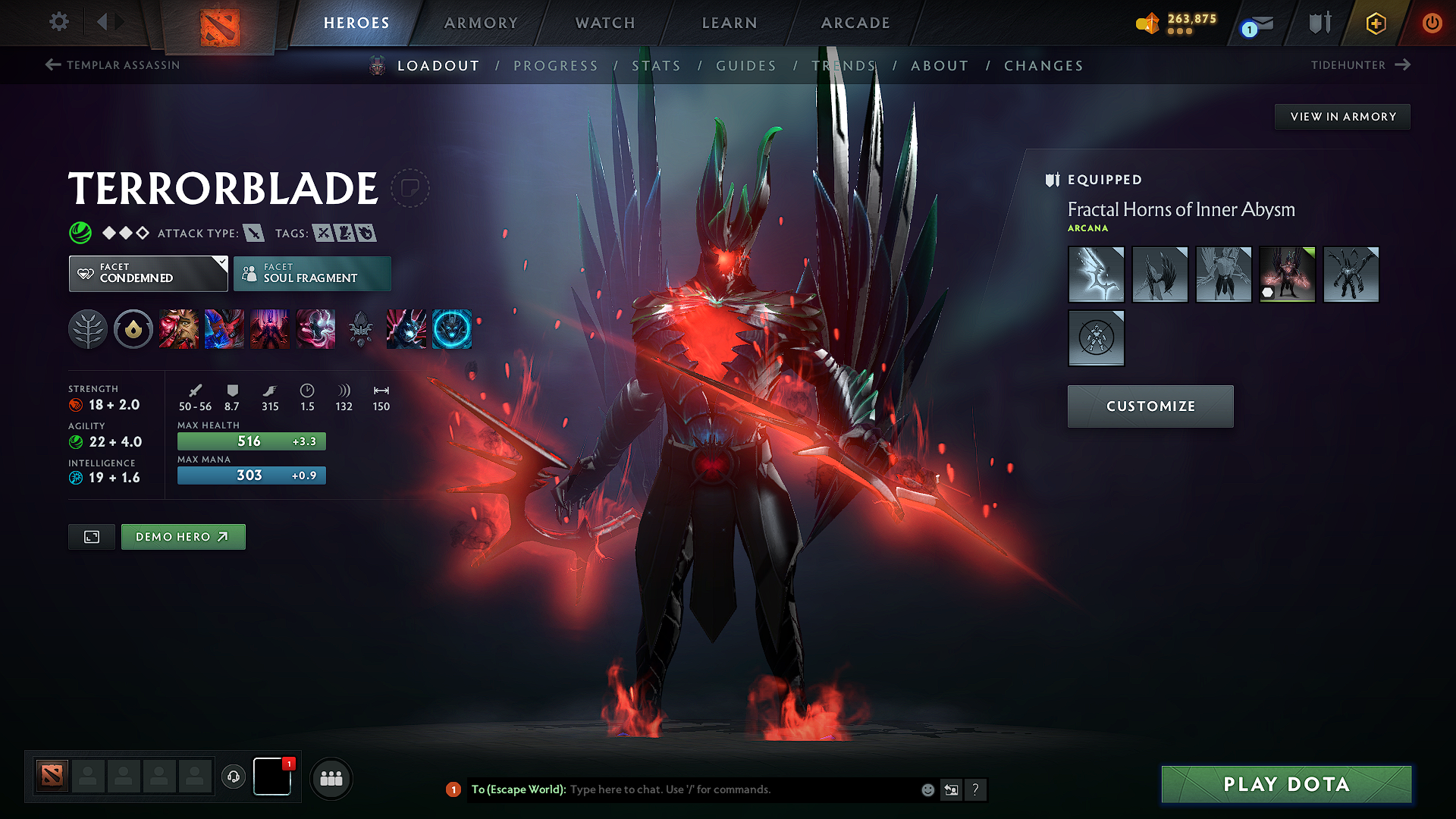
Task: Open the Talent Tree icon for Terrorblade
Action: (87, 329)
